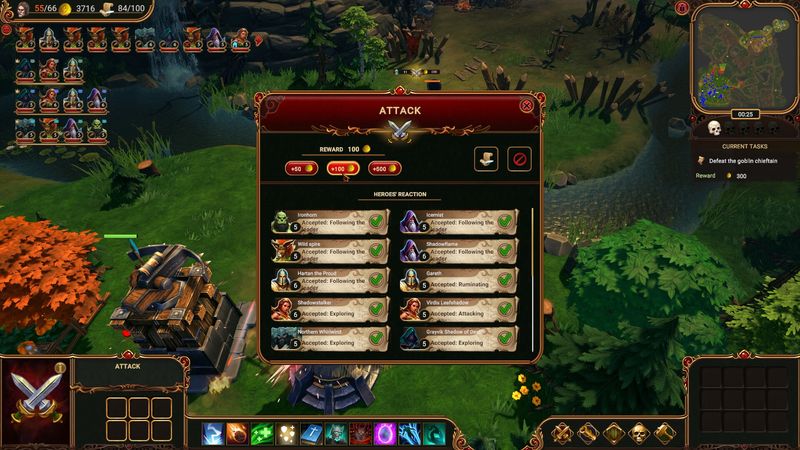The width and height of the screenshot is (800, 450).
Task: Use the purple egg spell icon
Action: (385, 433)
